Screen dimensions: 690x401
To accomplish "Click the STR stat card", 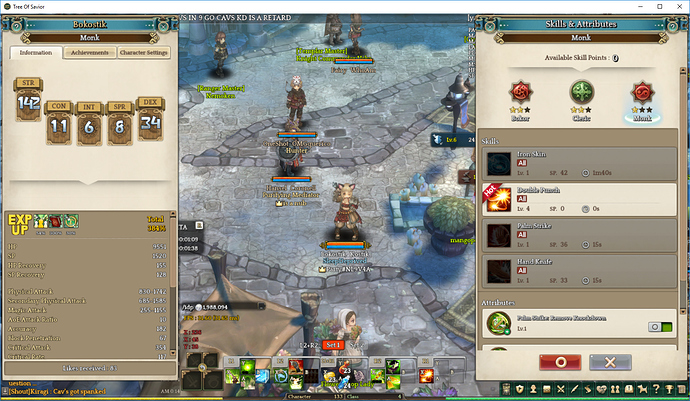I will 28,102.
